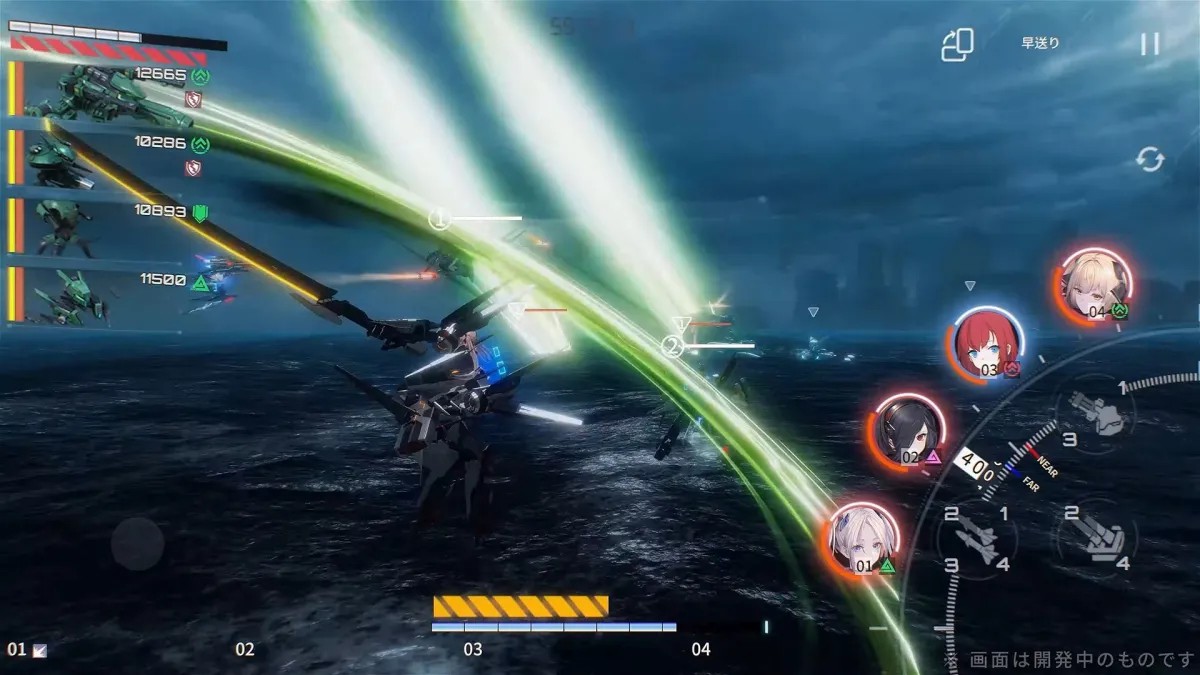Lock onto target marker number 2
1200x675 pixels.
(672, 347)
